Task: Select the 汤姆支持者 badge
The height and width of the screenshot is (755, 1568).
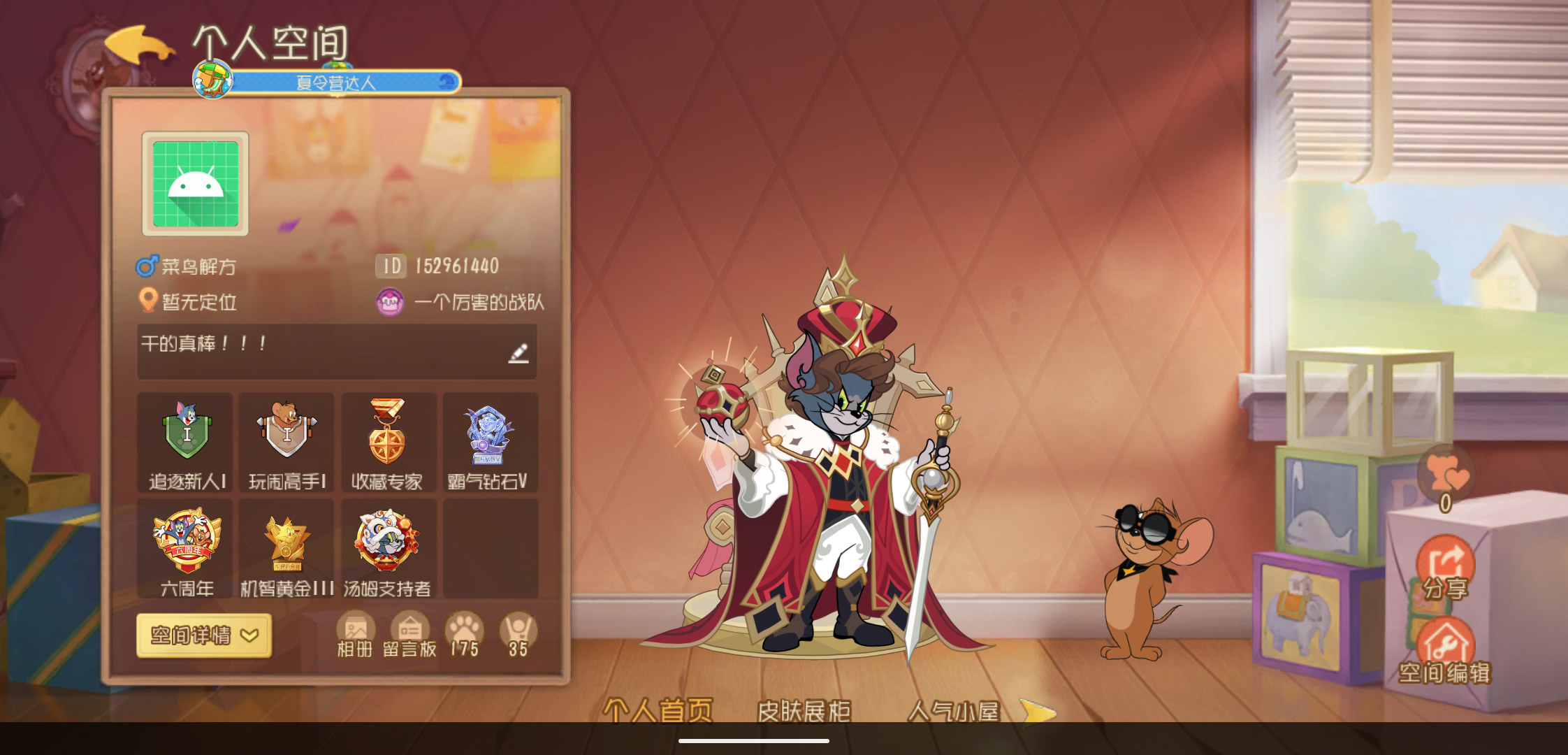Action: point(387,549)
